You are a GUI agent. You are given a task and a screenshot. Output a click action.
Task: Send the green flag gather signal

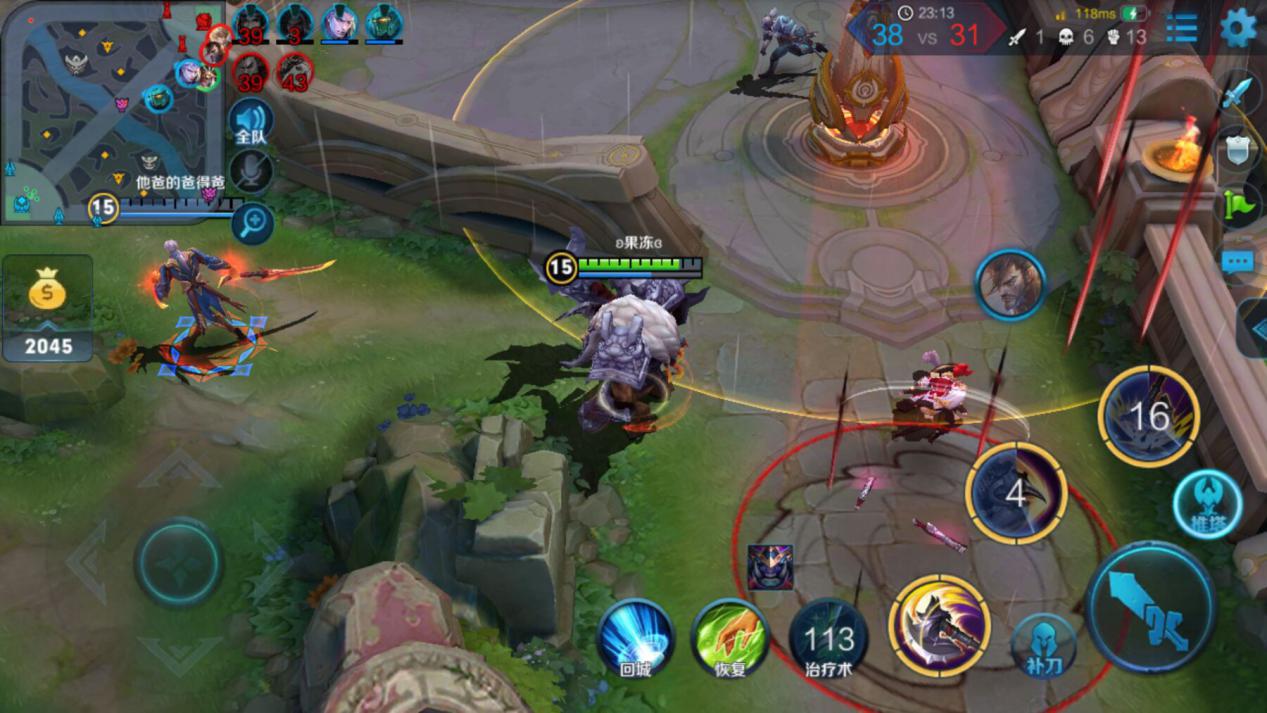1238,205
